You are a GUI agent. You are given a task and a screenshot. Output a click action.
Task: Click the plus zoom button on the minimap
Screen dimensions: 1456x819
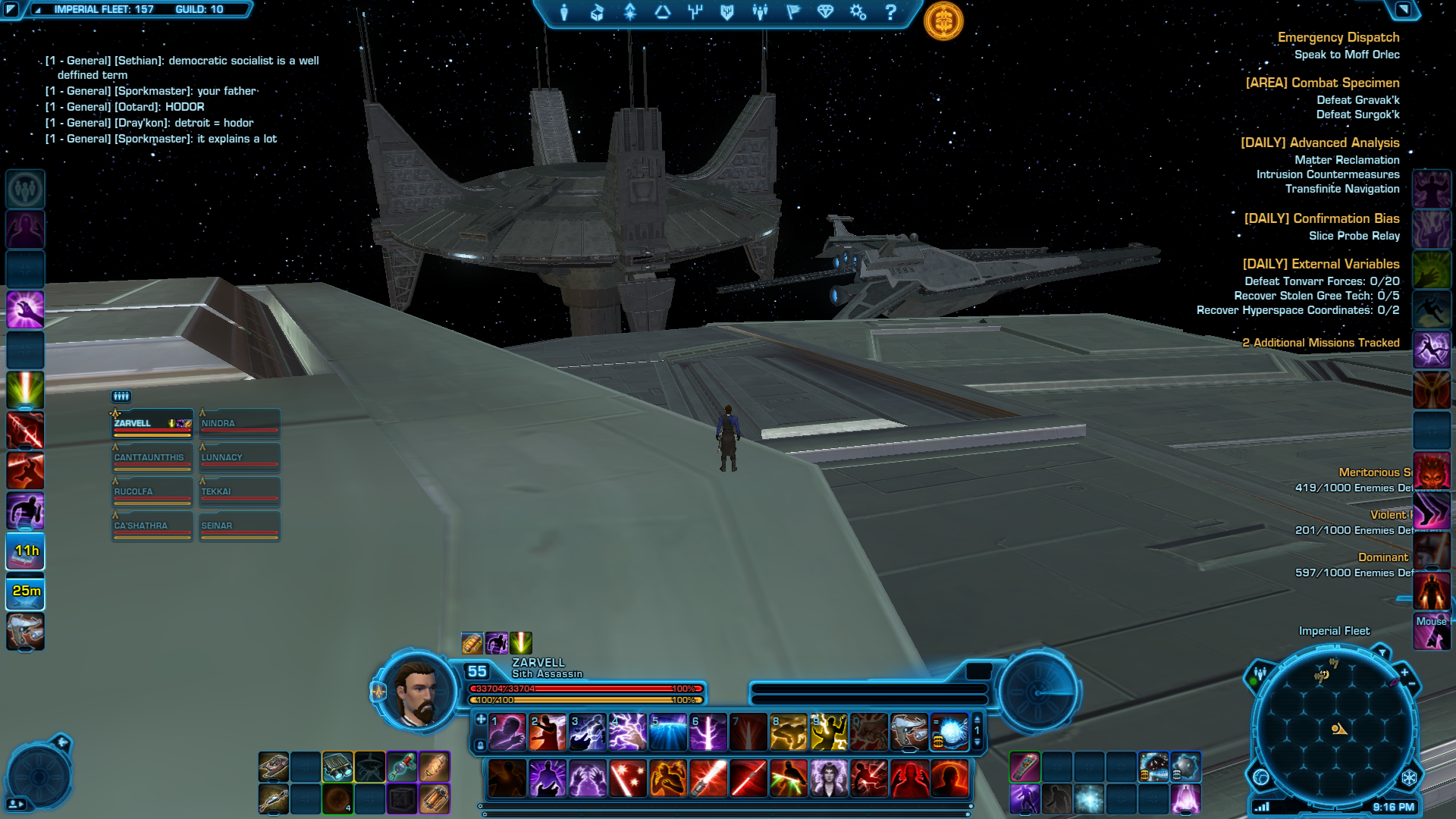click(x=1404, y=672)
